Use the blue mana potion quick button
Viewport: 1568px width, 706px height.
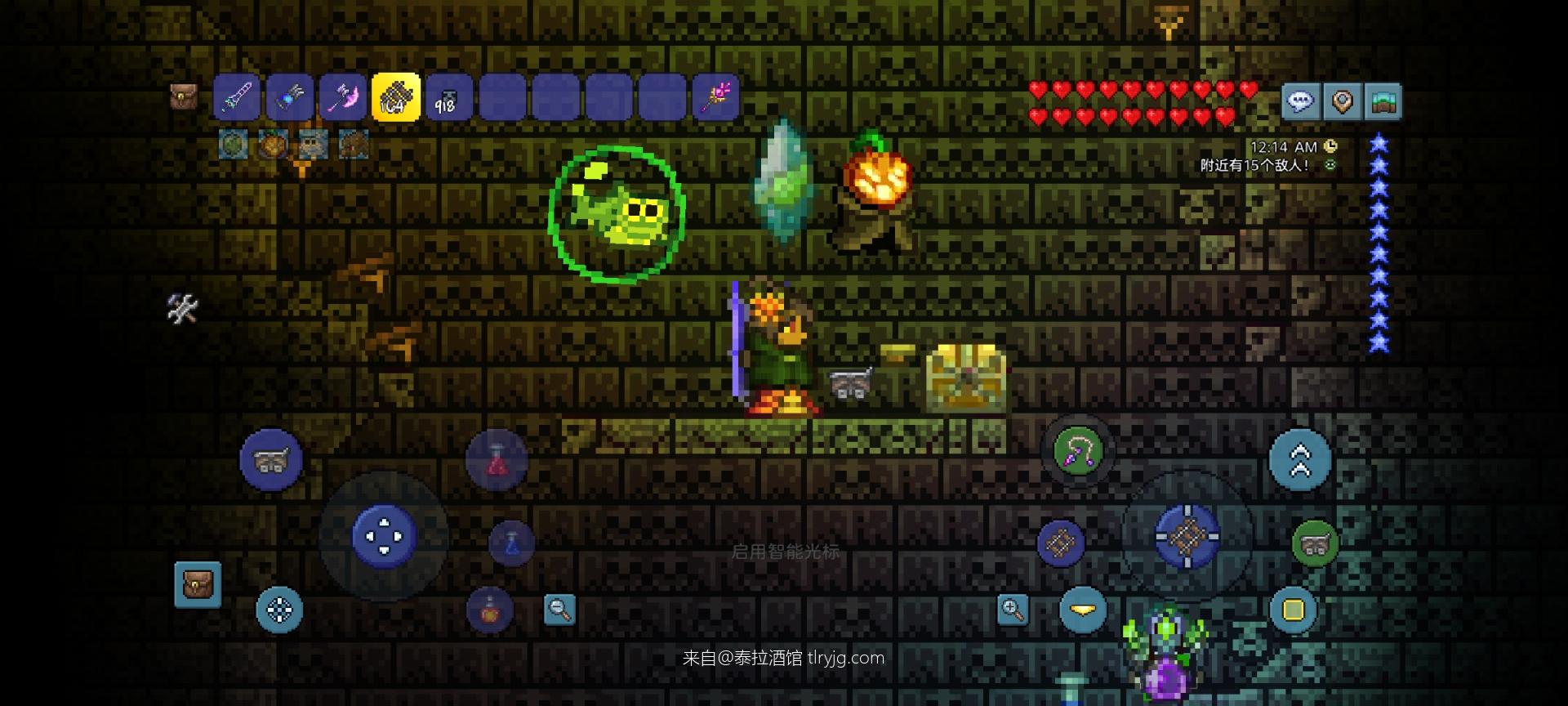coord(512,543)
